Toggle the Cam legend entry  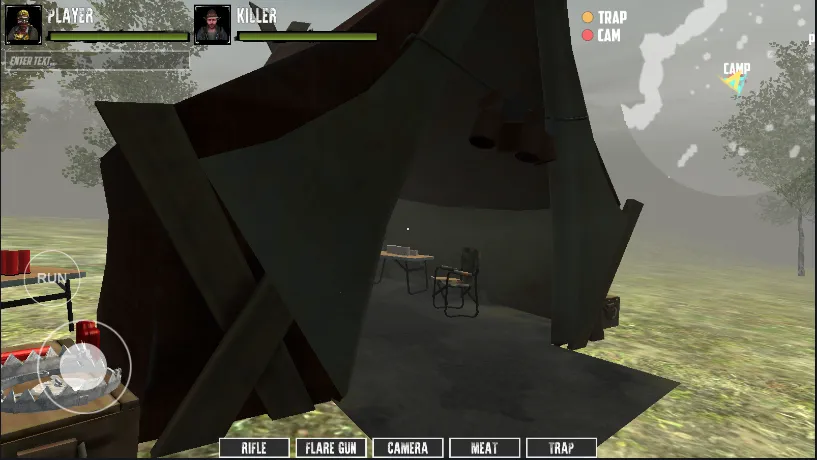pos(602,35)
